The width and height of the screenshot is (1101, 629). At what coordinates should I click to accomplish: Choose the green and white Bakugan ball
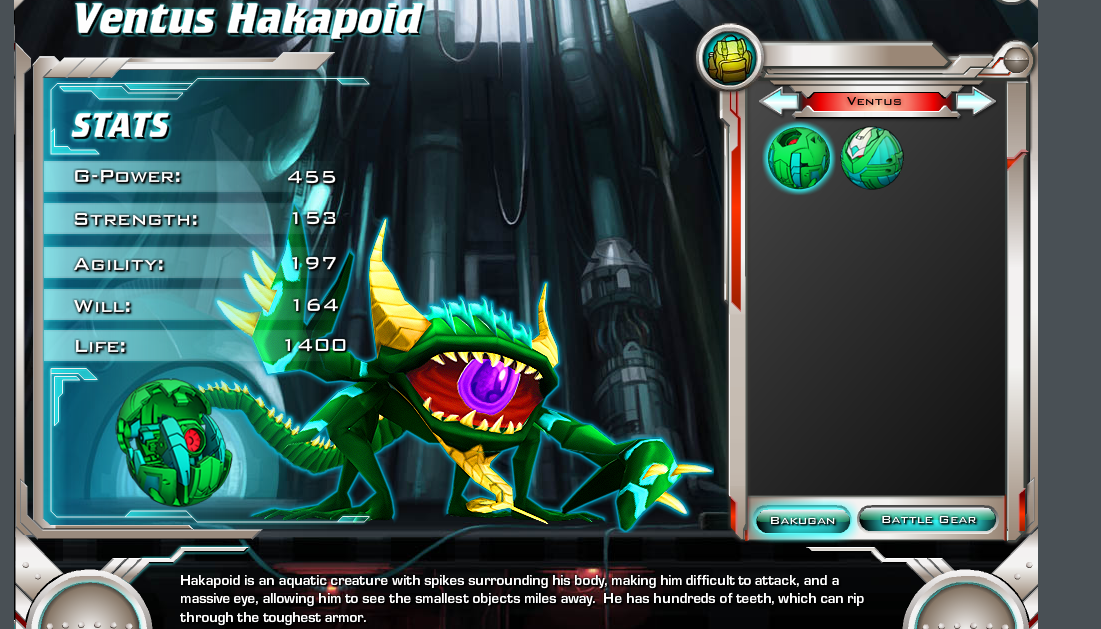[x=872, y=158]
